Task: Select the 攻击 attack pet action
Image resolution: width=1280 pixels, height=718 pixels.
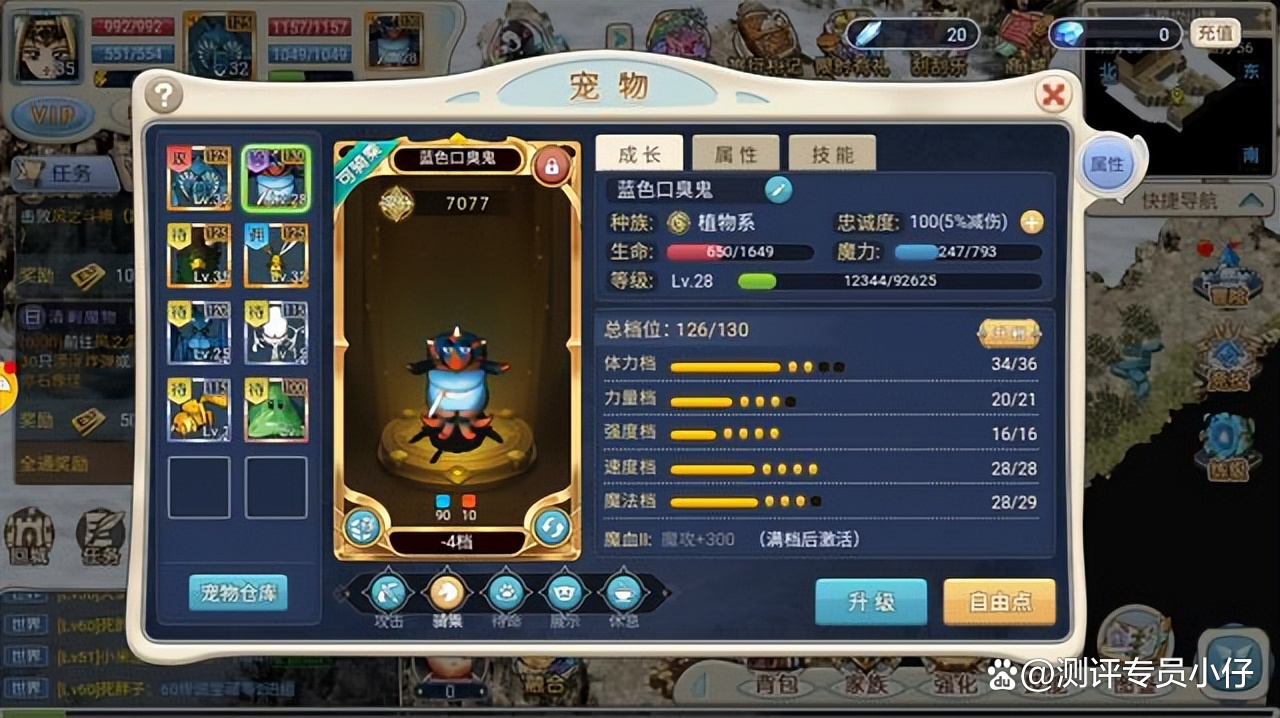Action: (x=387, y=593)
